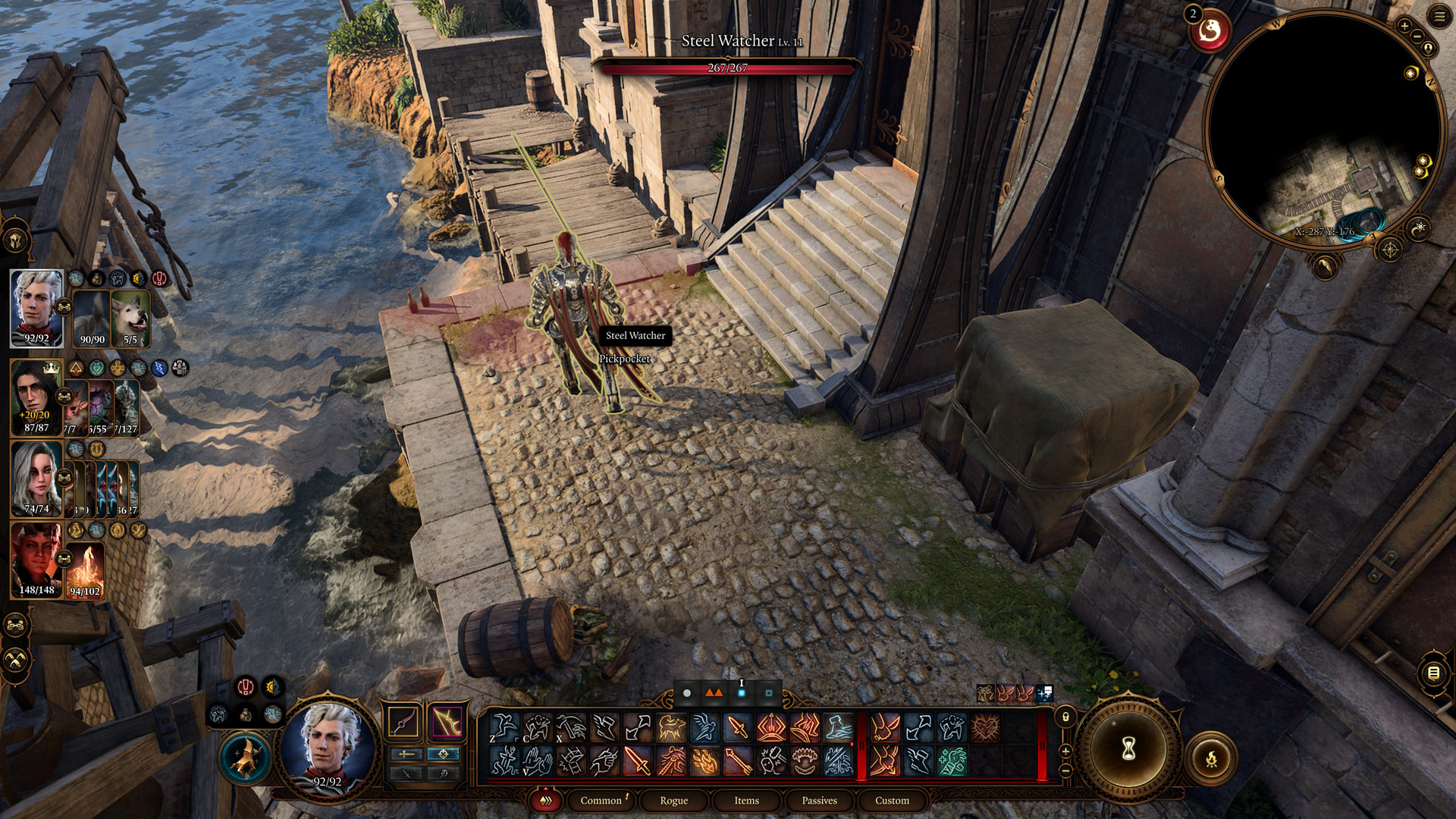Activate the flaming fist ability icon
1456x819 pixels.
(704, 761)
